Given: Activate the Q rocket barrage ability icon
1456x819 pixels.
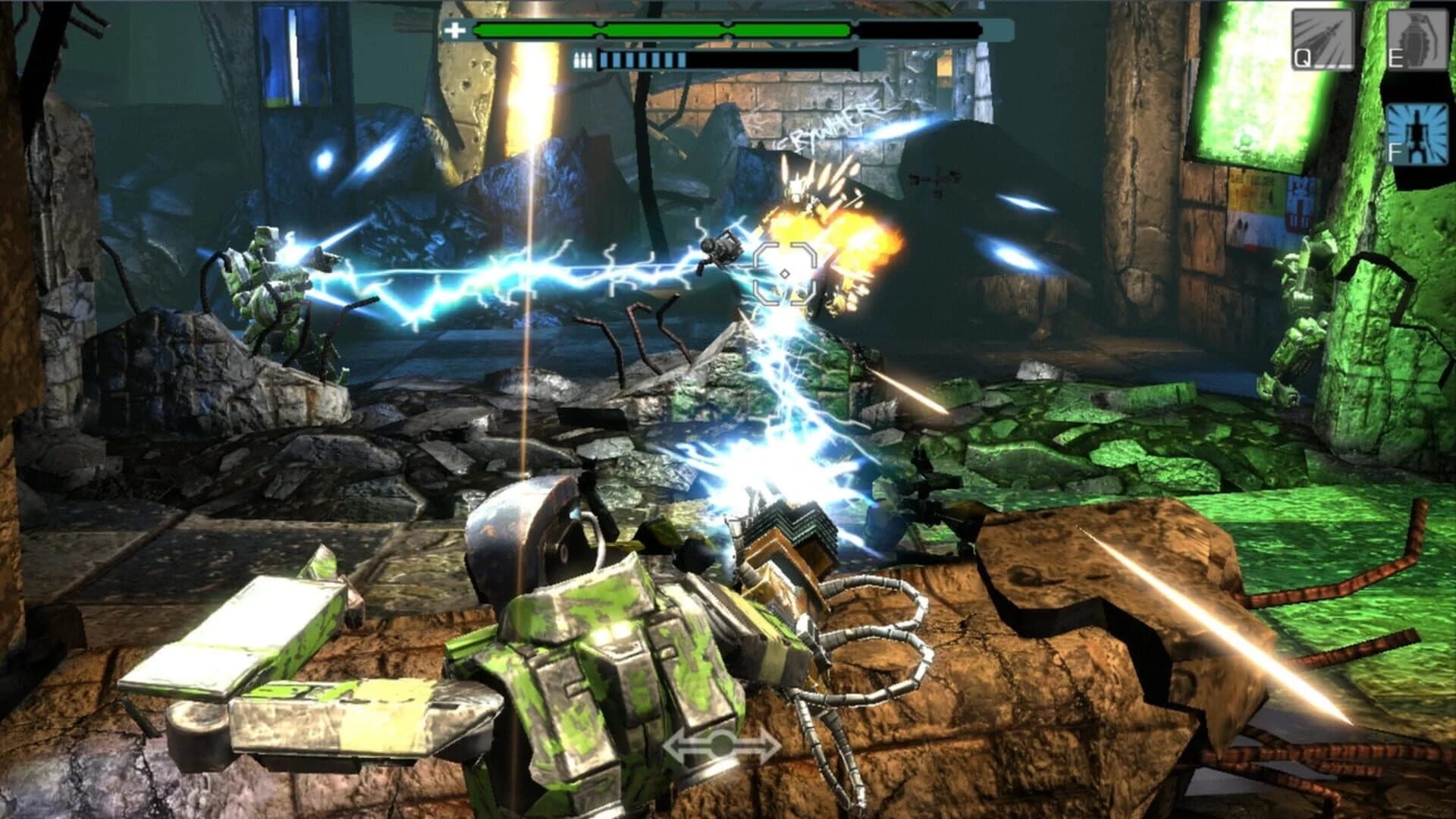Looking at the screenshot, I should (x=1323, y=38).
